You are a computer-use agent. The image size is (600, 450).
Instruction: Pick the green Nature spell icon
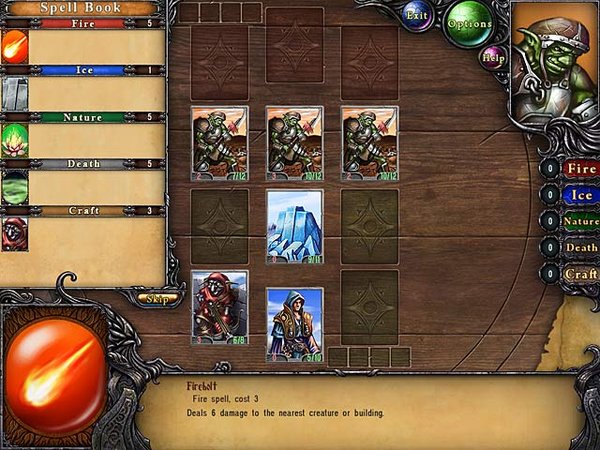point(15,140)
